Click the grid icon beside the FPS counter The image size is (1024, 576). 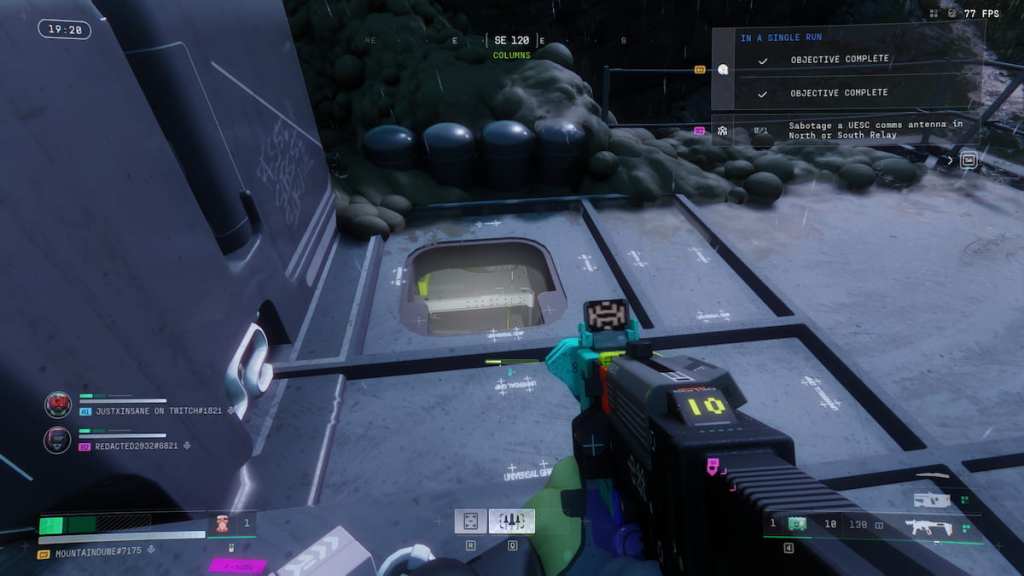933,14
